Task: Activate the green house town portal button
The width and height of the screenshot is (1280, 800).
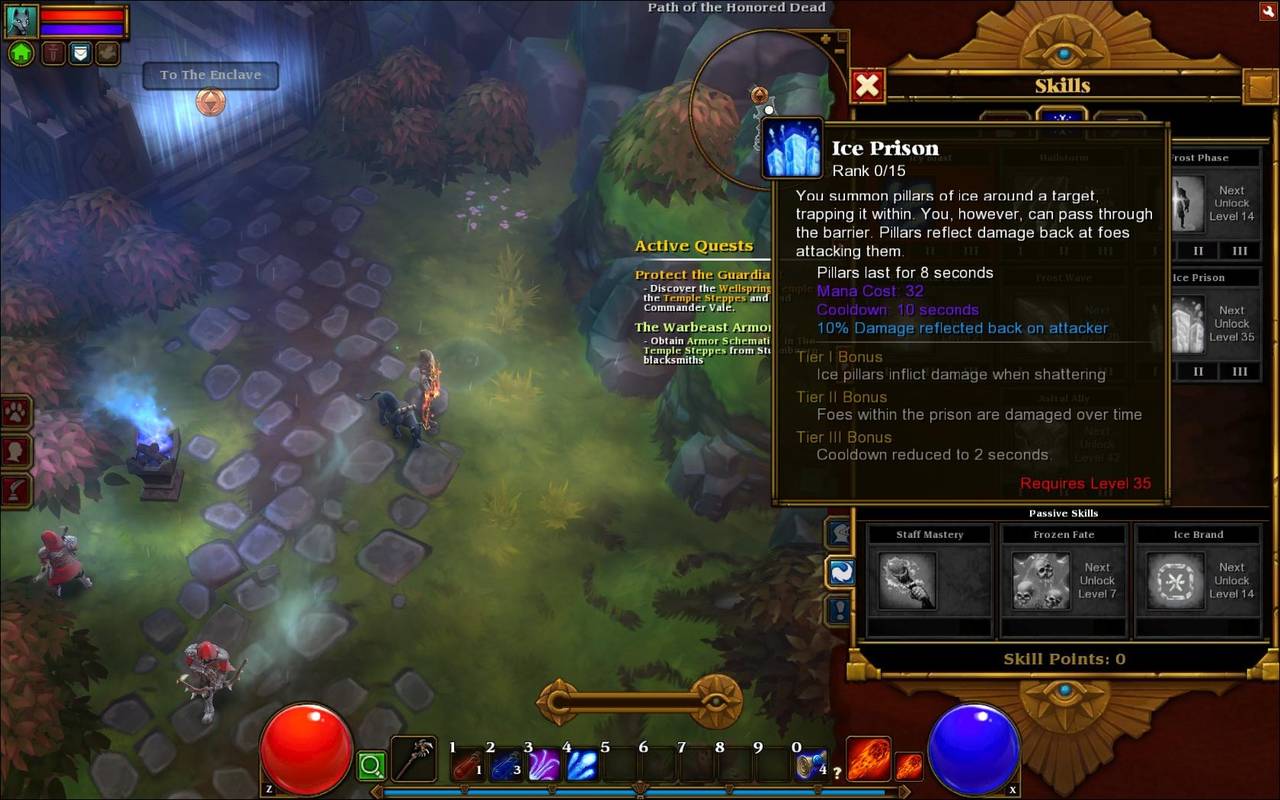Action: 21,53
